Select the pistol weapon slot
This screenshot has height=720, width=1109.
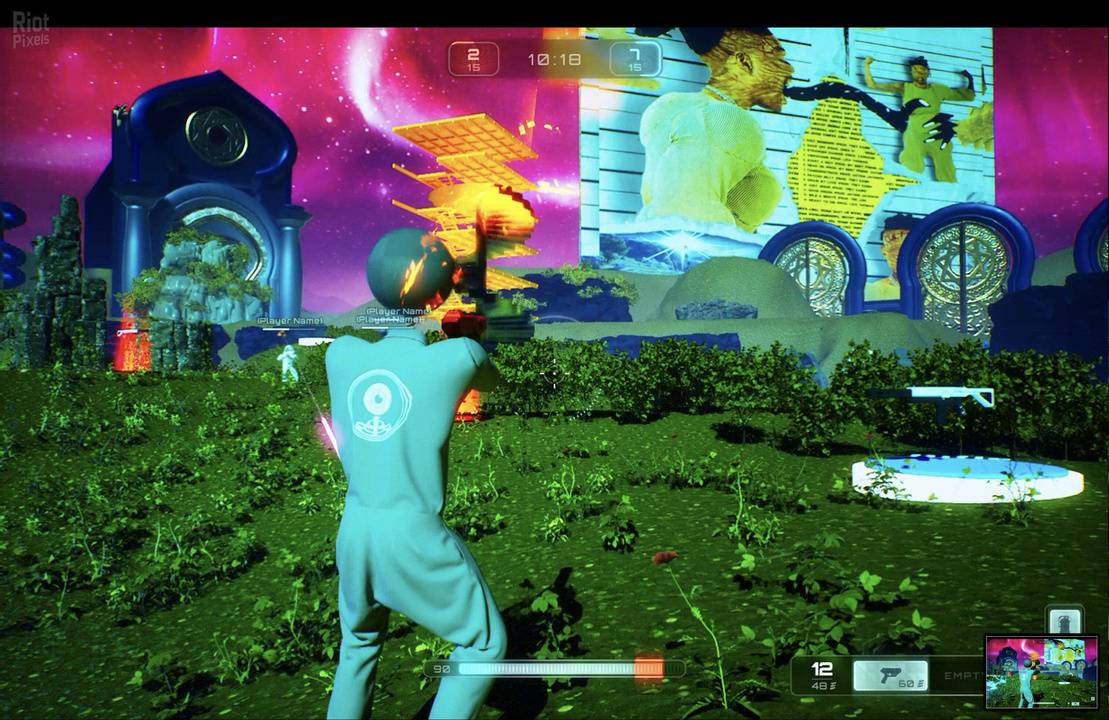[890, 676]
